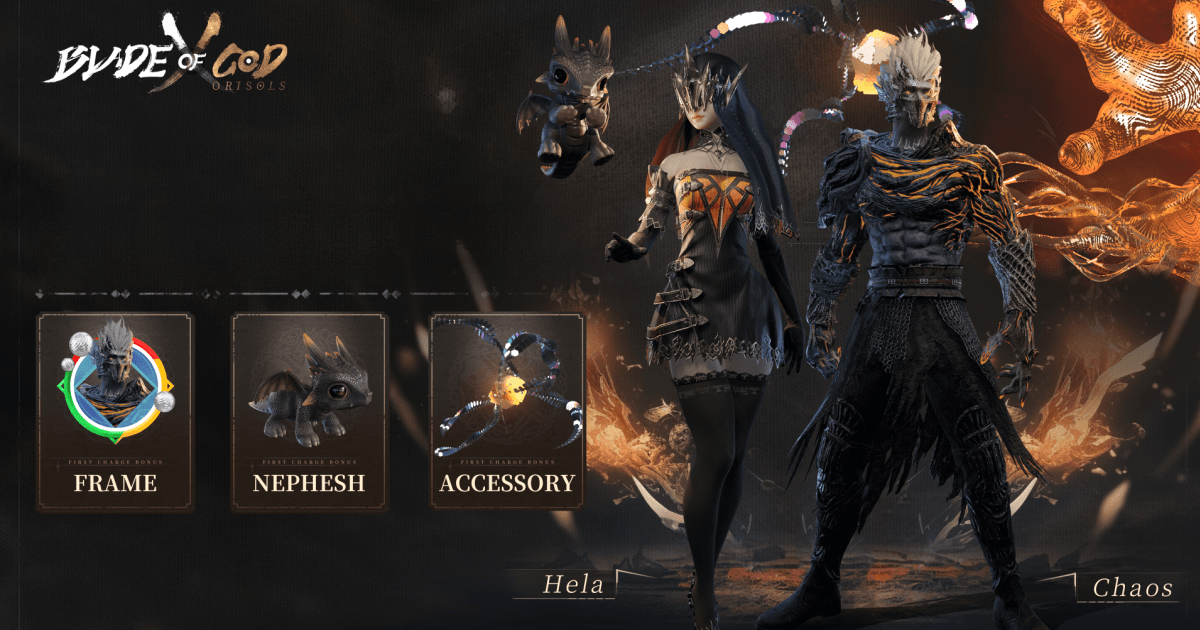The width and height of the screenshot is (1200, 630).
Task: Choose the NEPHESH dragon pet card
Action: coord(309,411)
